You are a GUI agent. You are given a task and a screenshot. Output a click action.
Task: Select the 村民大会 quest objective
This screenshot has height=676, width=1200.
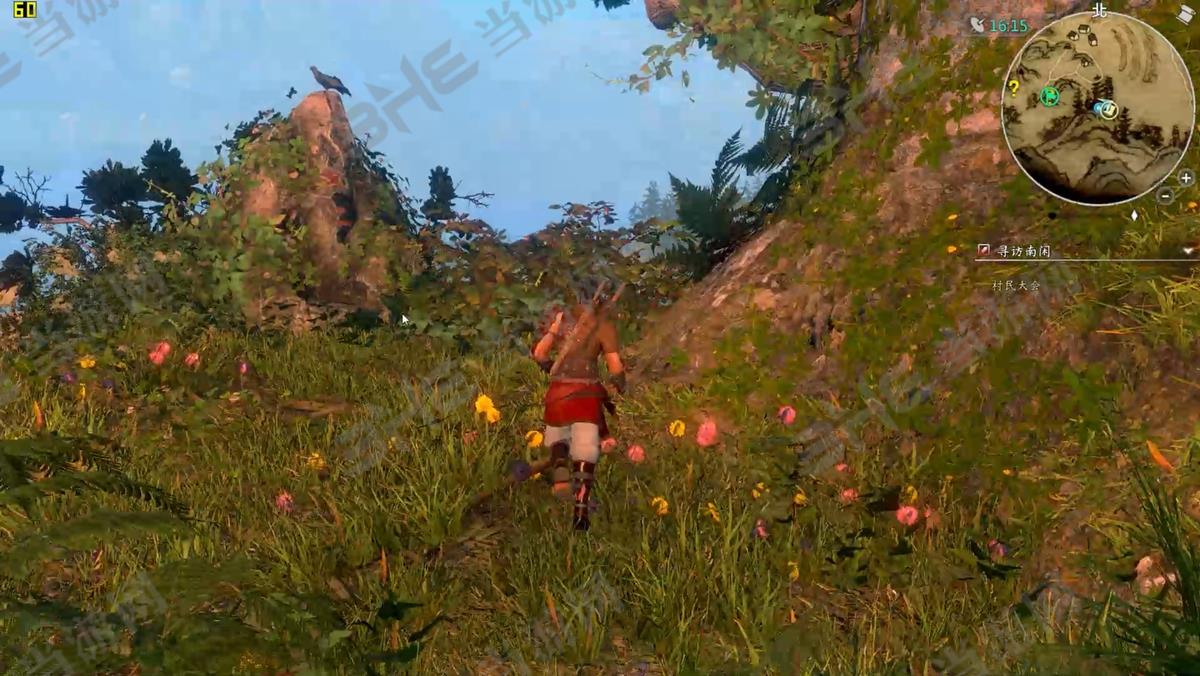[x=1016, y=285]
